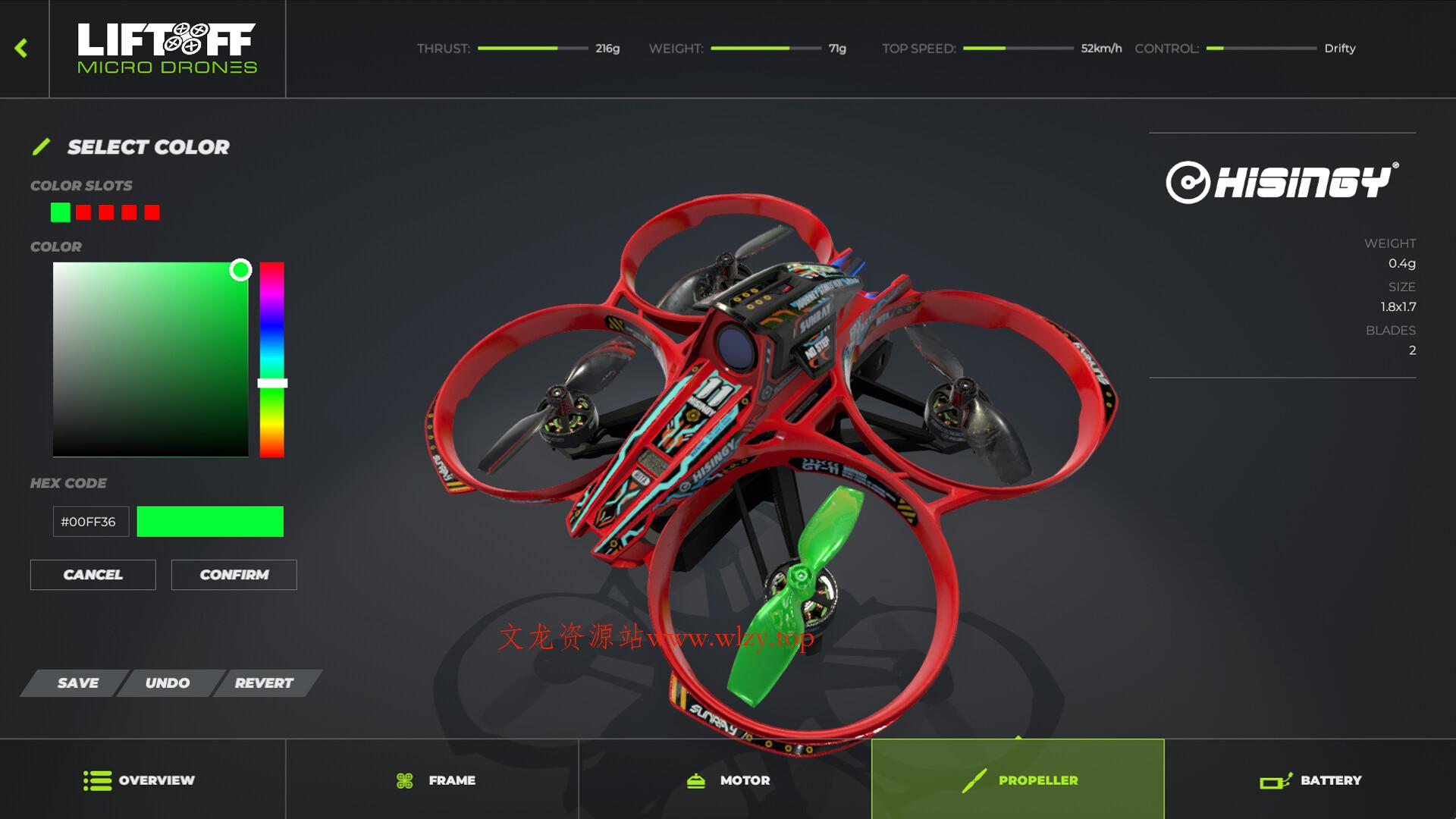
Task: Cancel the color selection
Action: point(93,574)
